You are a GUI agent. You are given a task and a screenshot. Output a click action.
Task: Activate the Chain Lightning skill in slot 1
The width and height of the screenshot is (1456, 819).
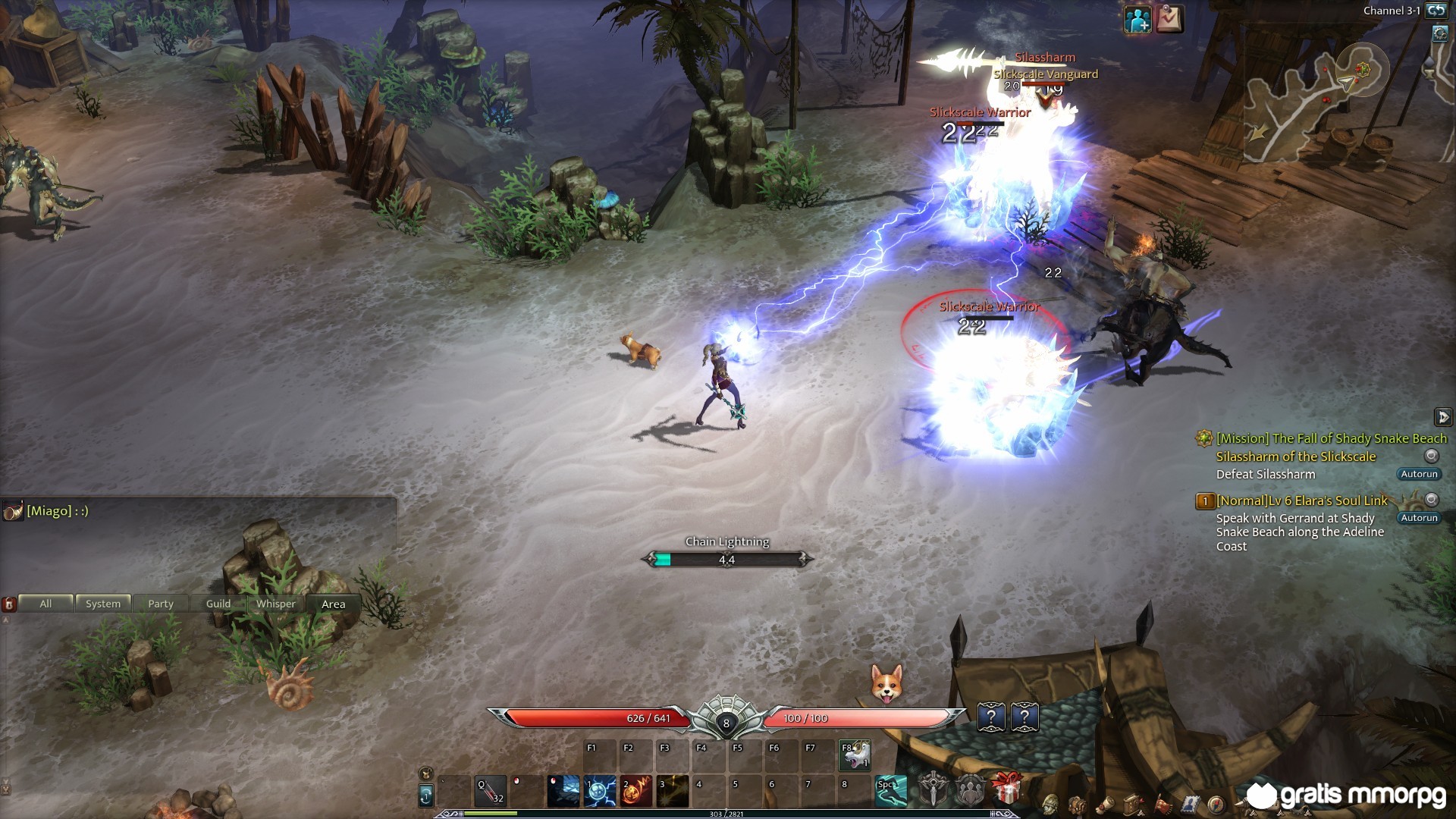tap(600, 792)
